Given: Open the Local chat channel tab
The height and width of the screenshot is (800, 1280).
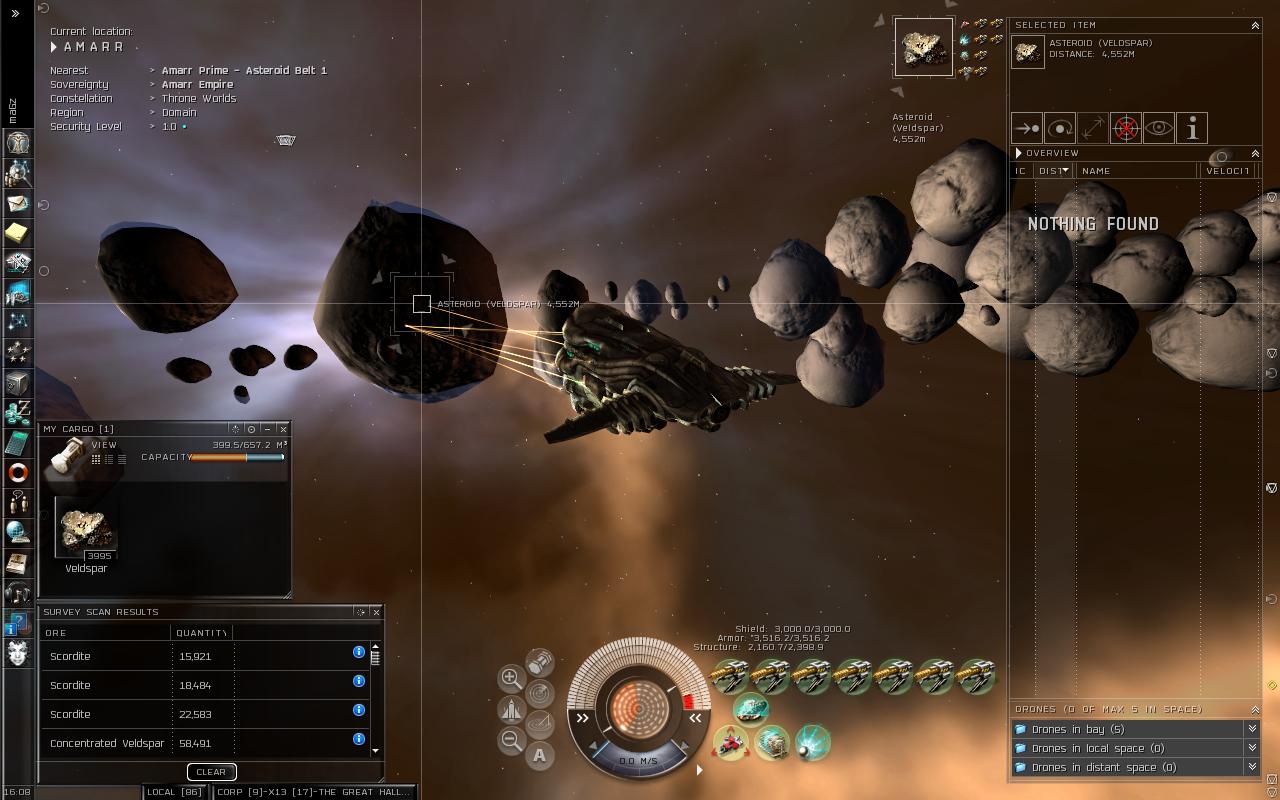Looking at the screenshot, I should [x=175, y=792].
